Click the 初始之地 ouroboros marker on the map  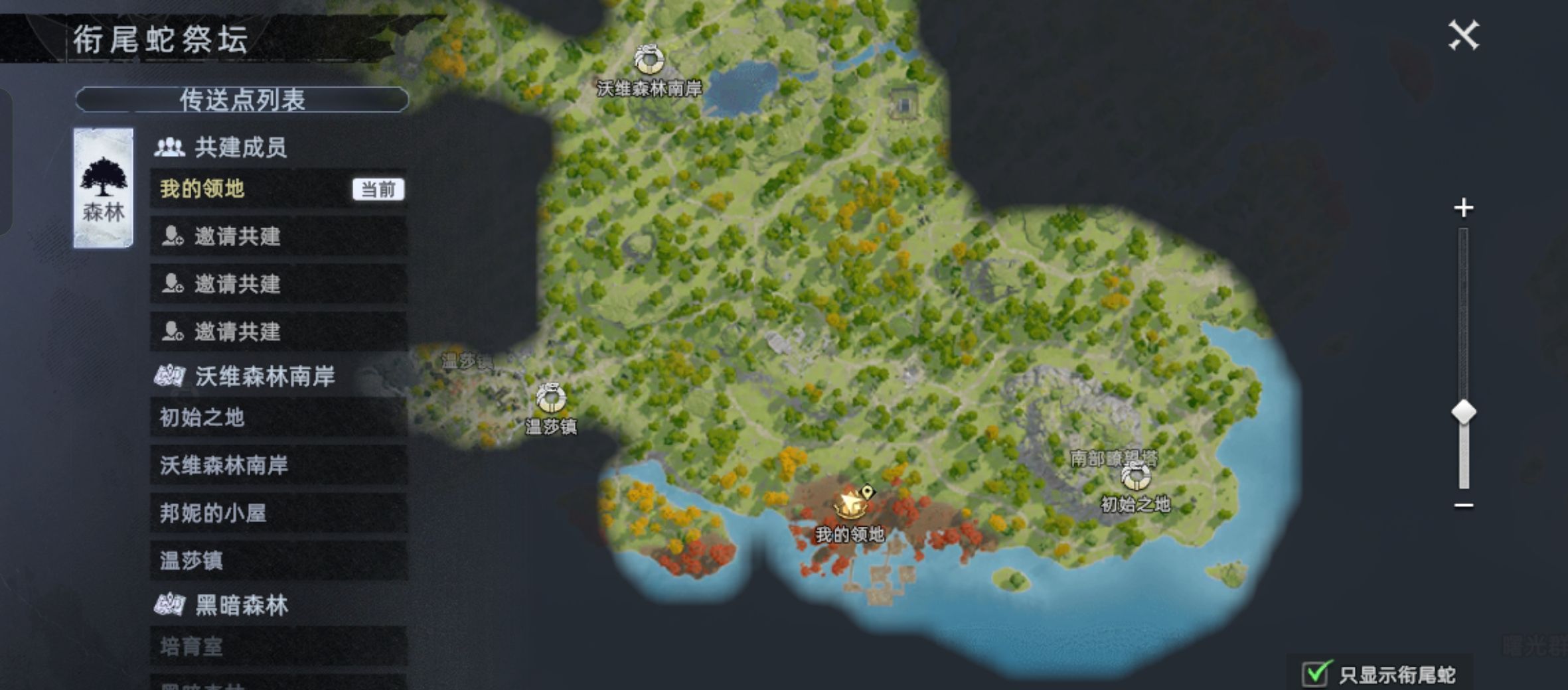[1135, 476]
